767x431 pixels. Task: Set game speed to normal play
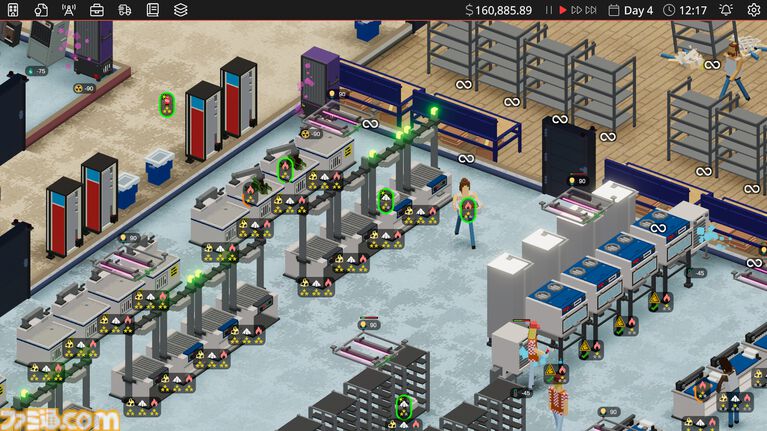point(563,10)
